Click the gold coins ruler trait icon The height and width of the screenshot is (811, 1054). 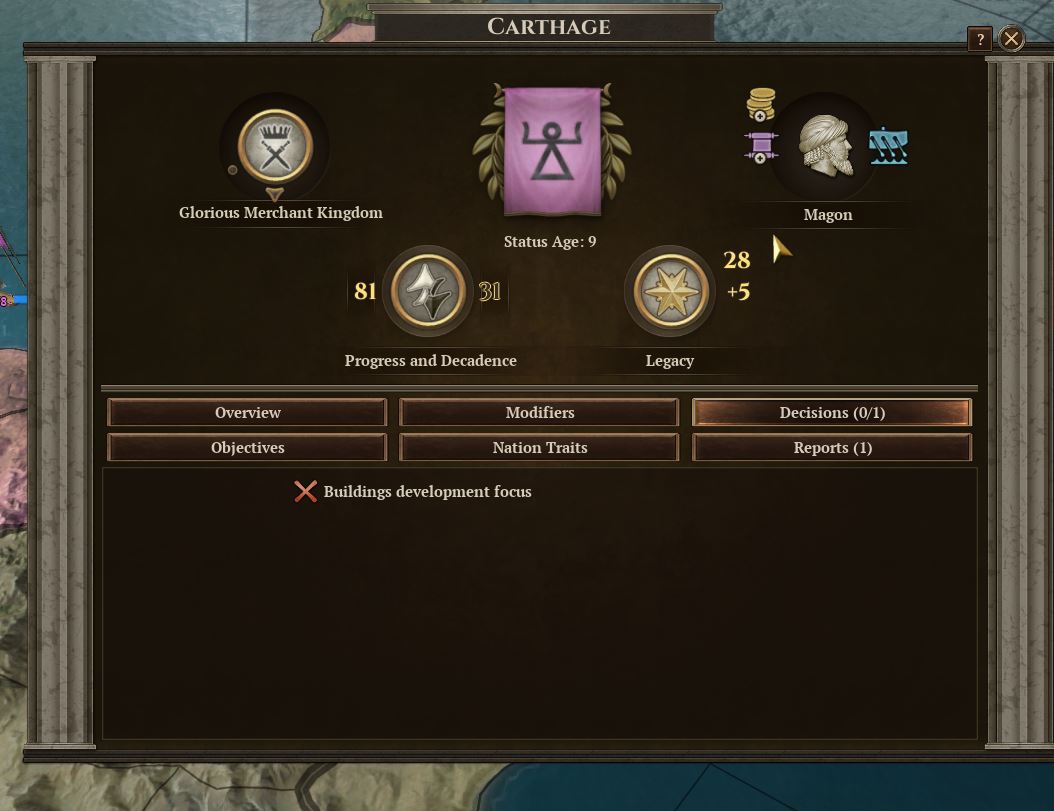click(x=761, y=105)
